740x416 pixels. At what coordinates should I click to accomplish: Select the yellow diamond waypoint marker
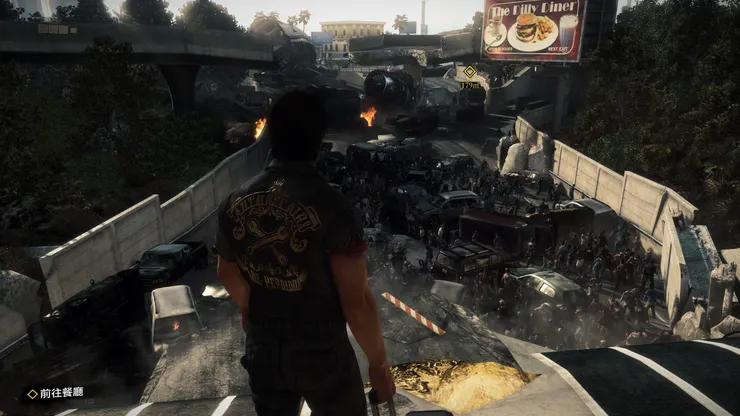click(470, 72)
